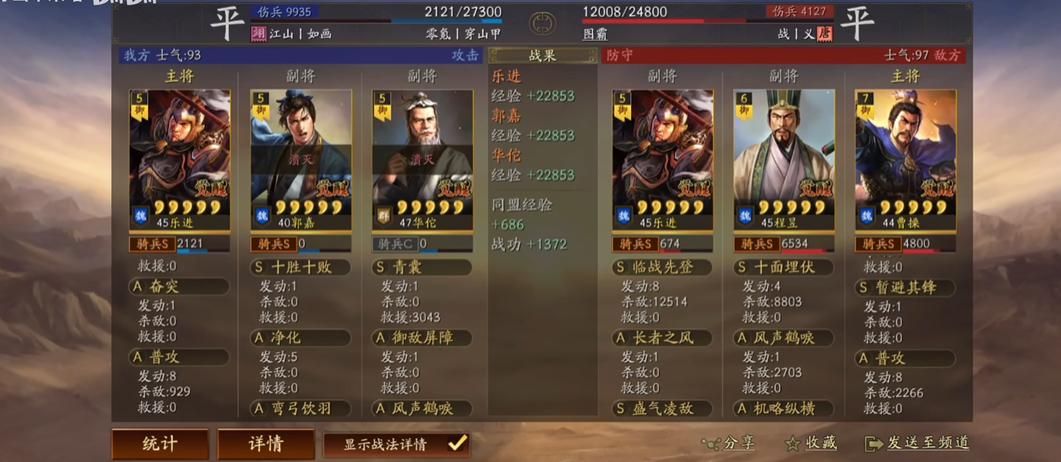
Task: Open the 详情 battle details
Action: tap(266, 444)
